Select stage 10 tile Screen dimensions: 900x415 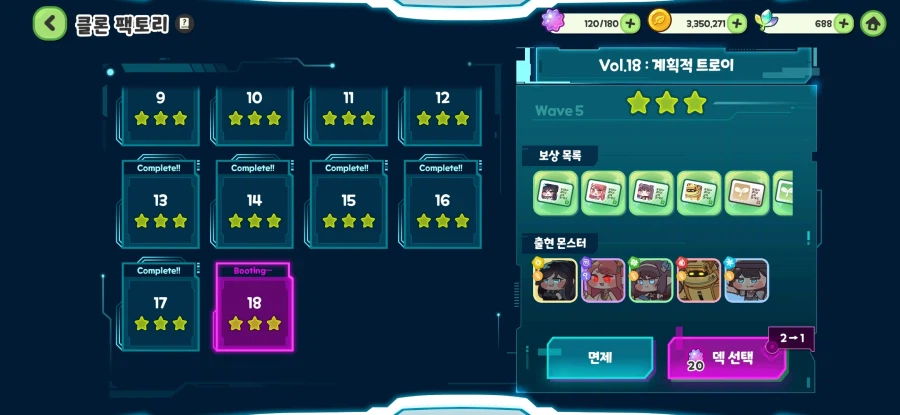(x=254, y=112)
